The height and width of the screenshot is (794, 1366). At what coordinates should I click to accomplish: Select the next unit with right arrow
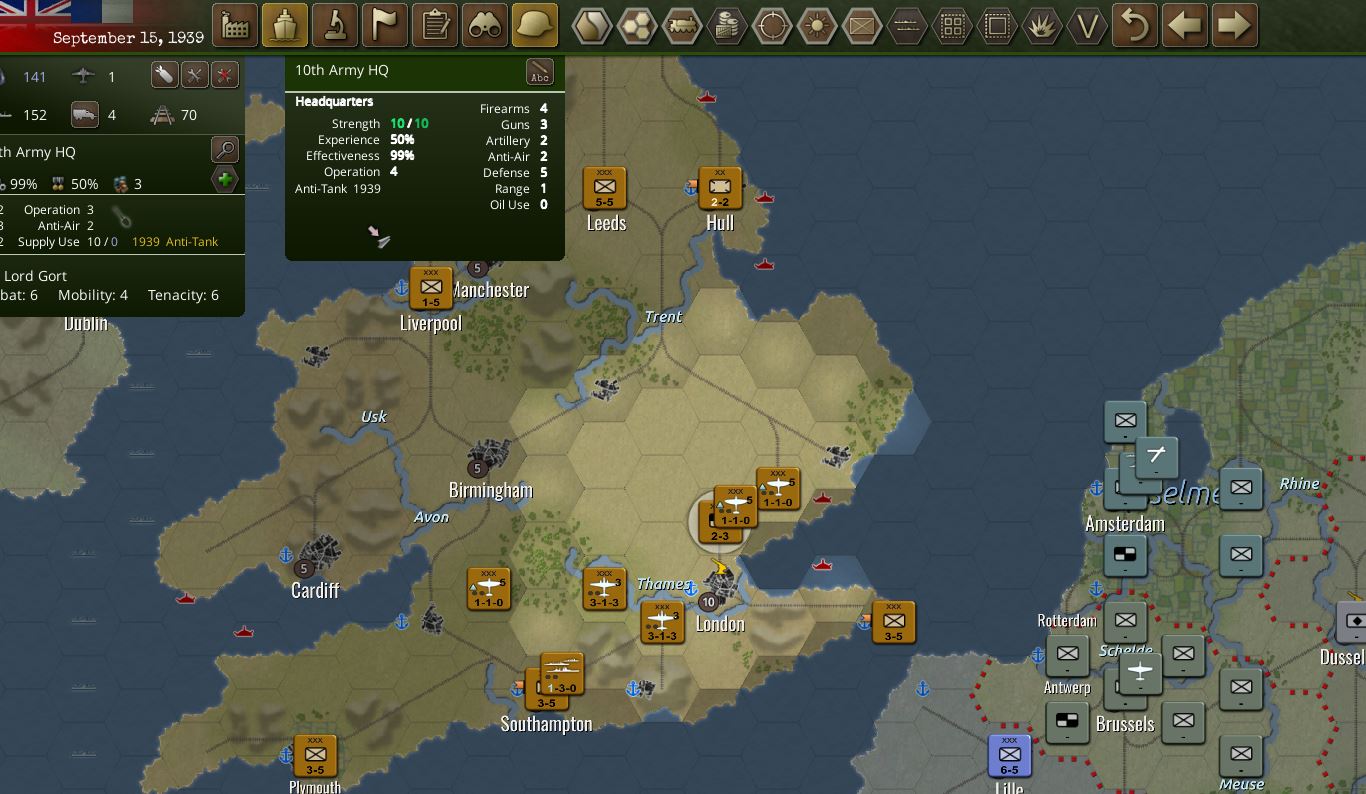(1235, 26)
